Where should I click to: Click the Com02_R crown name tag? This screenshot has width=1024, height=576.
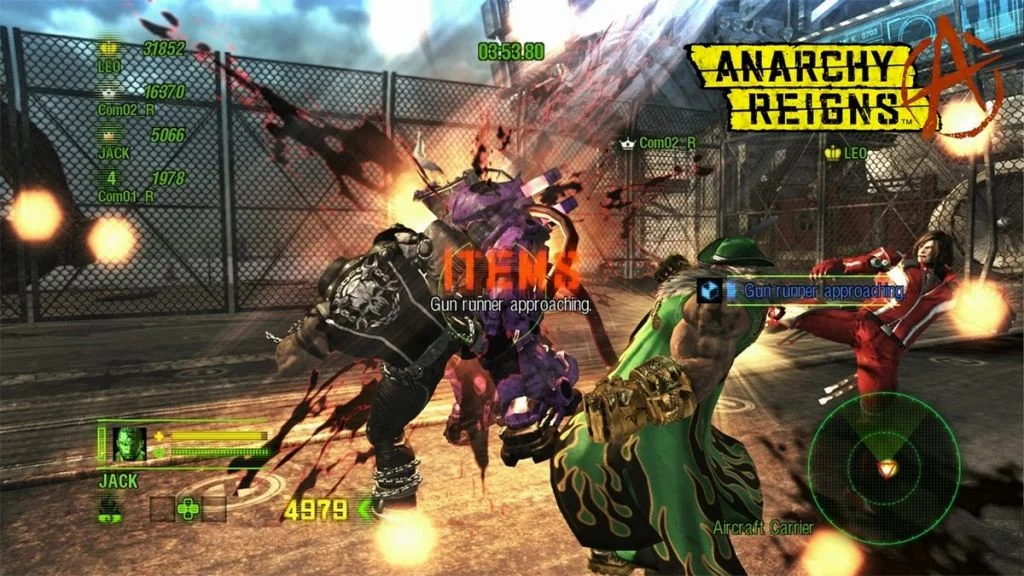(x=657, y=143)
